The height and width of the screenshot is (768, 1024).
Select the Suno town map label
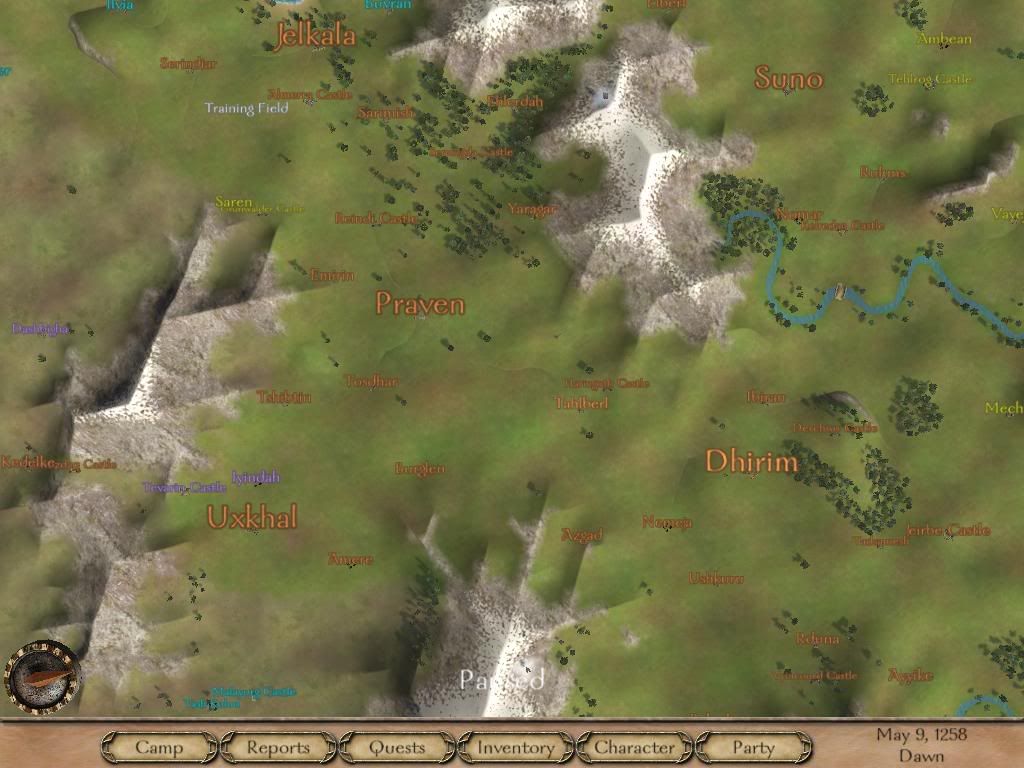pos(789,78)
